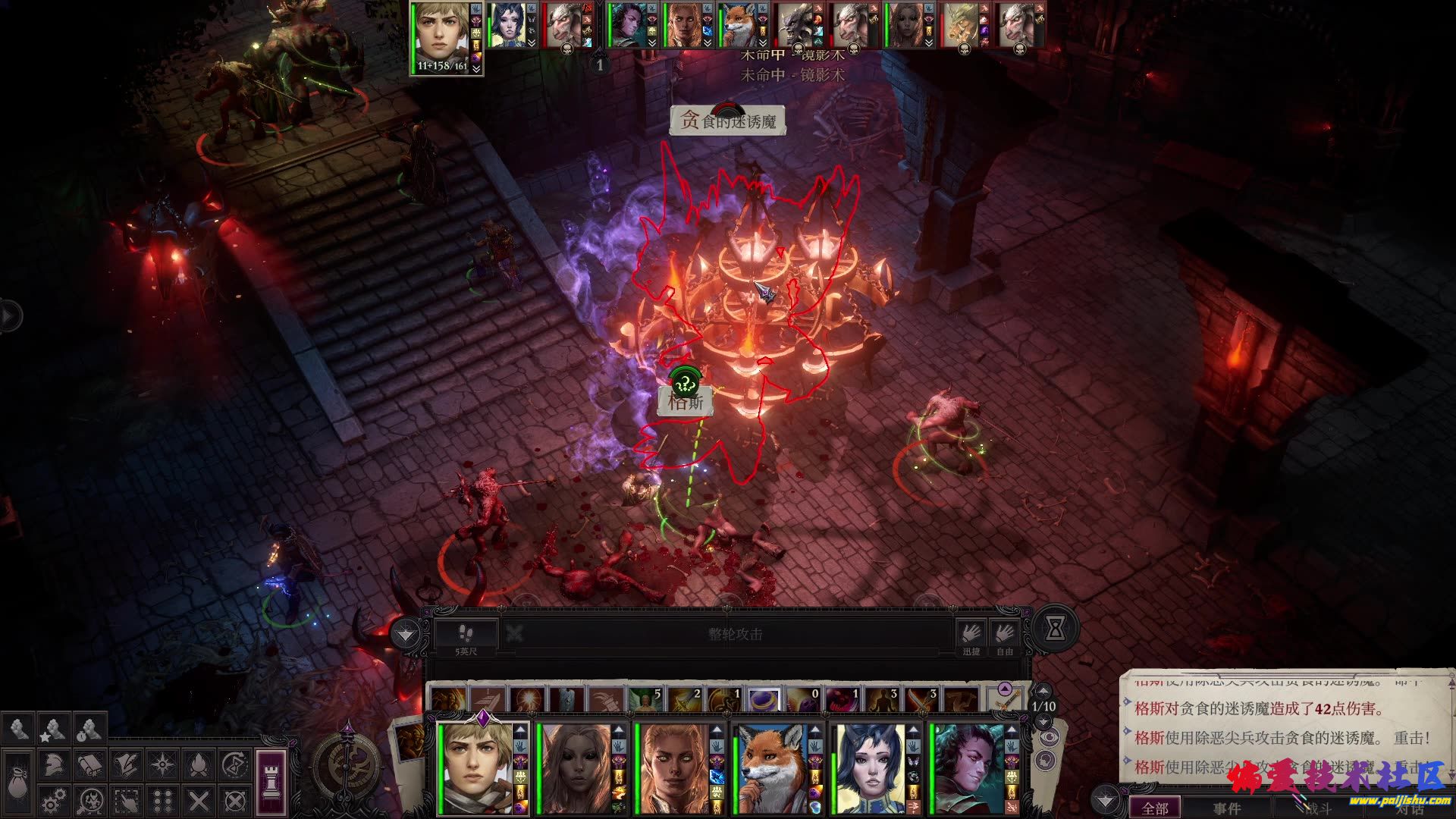Toggle the chess rook turn-based mode
The height and width of the screenshot is (819, 1456).
click(x=271, y=781)
